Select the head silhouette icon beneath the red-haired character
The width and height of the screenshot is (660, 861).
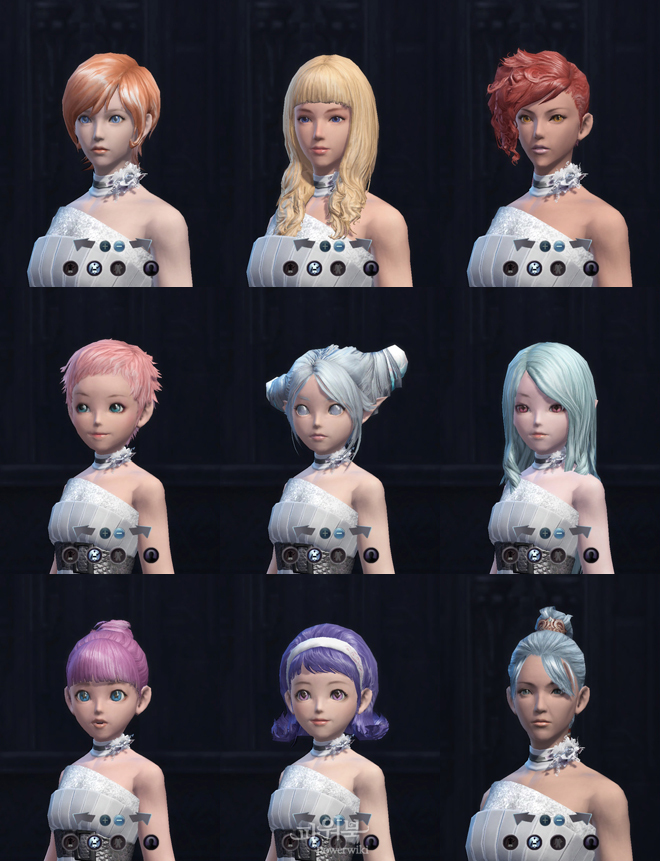click(x=590, y=268)
